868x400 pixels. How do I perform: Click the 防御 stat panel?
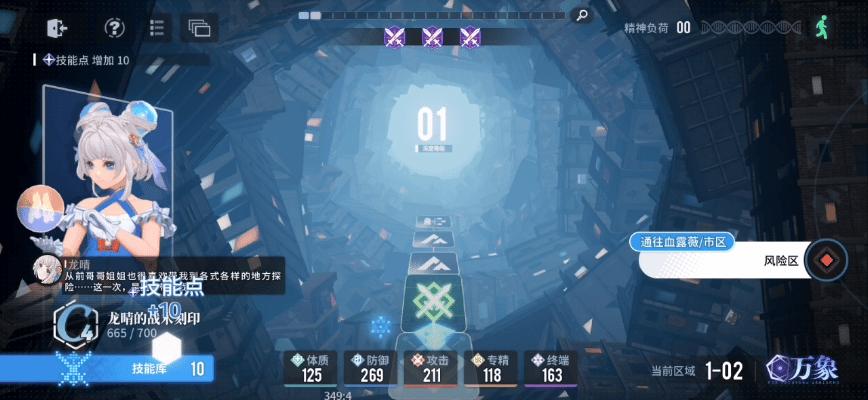372,368
